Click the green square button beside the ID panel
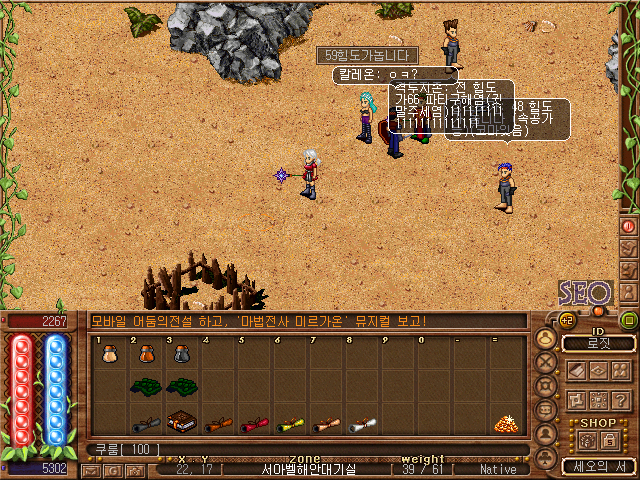This screenshot has width=640, height=480. (x=629, y=321)
